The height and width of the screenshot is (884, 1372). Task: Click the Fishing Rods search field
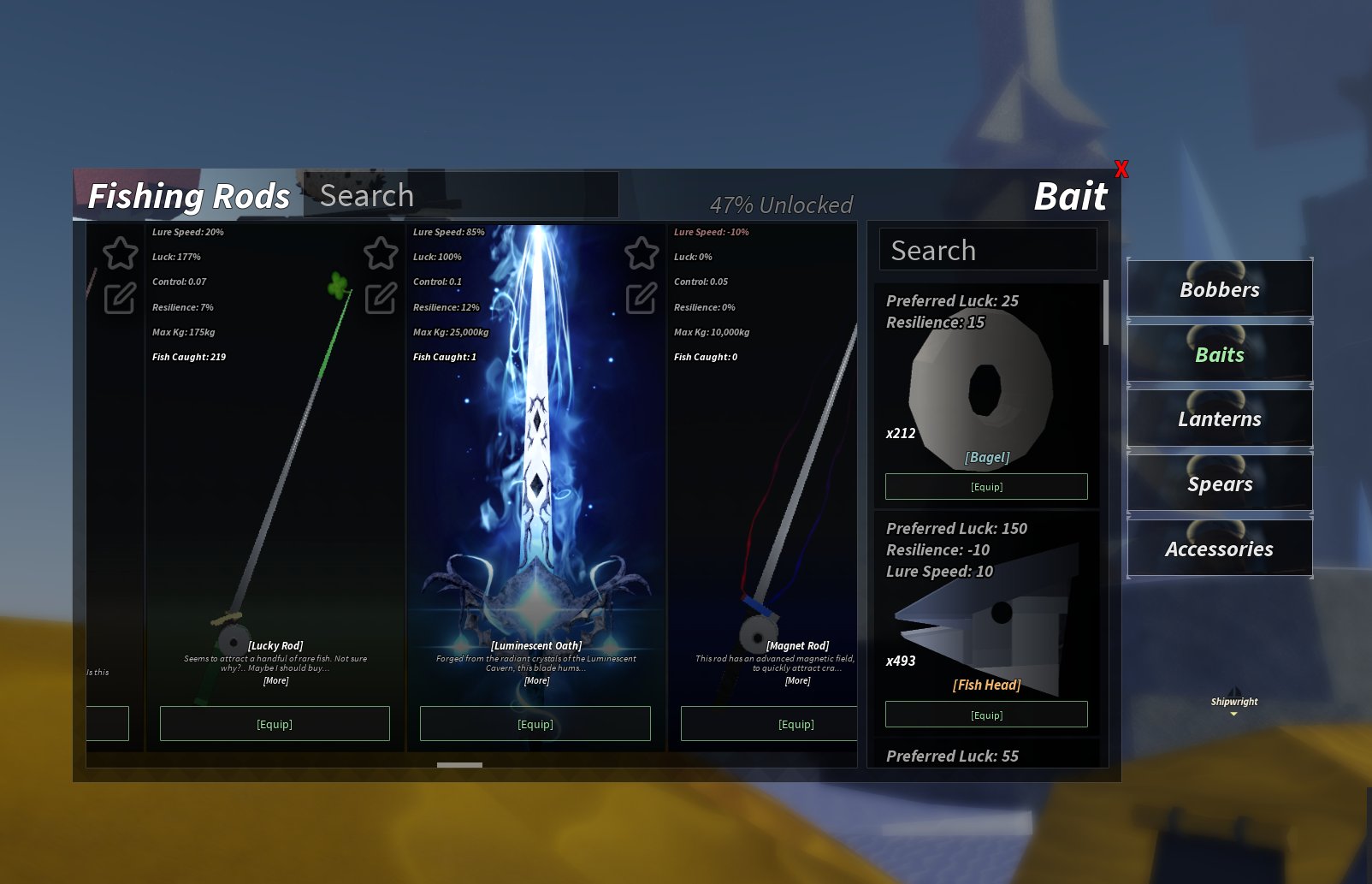click(x=462, y=195)
